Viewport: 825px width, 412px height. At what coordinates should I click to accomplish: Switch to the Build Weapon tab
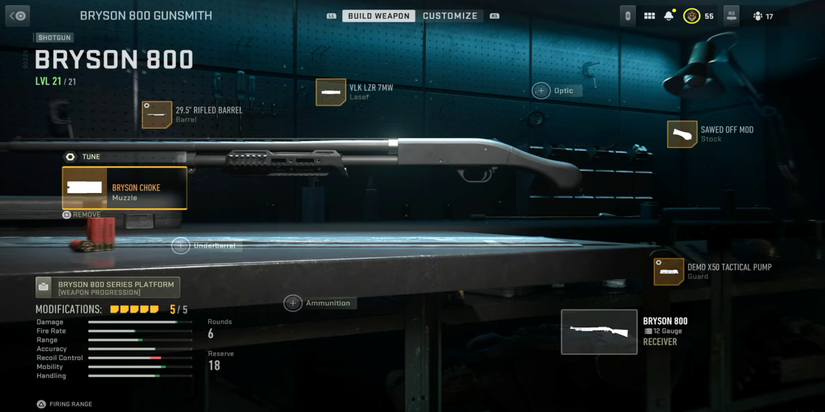coord(379,16)
